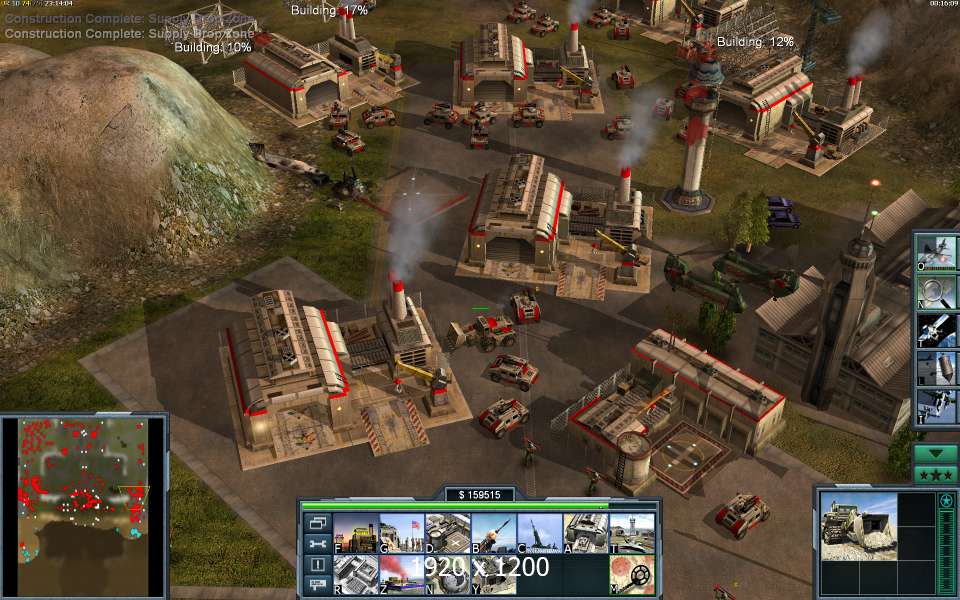The height and width of the screenshot is (600, 960).
Task: Build the War Factory (A icon)
Action: [x=585, y=533]
